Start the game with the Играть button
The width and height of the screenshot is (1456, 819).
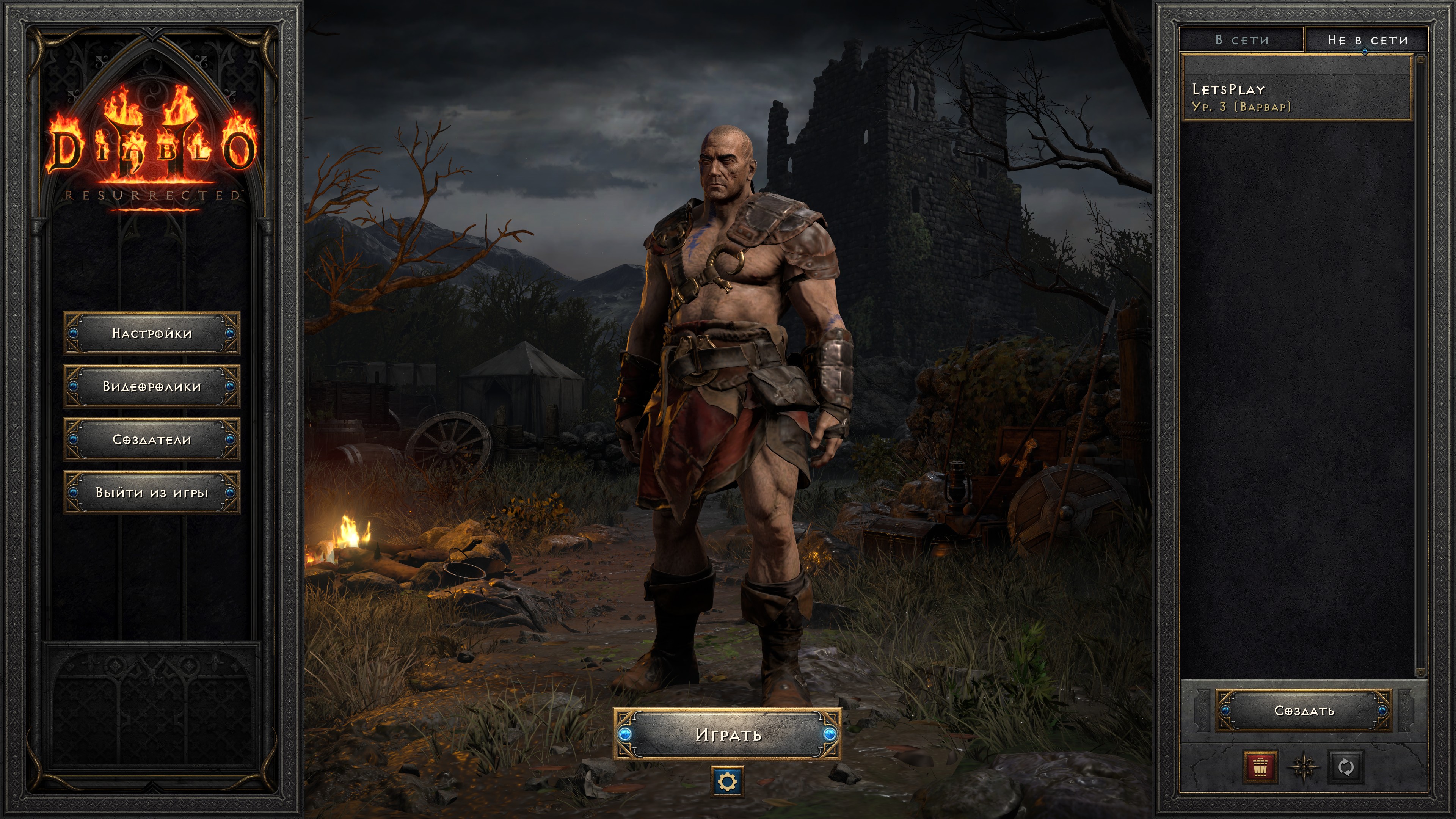pyautogui.click(x=728, y=734)
